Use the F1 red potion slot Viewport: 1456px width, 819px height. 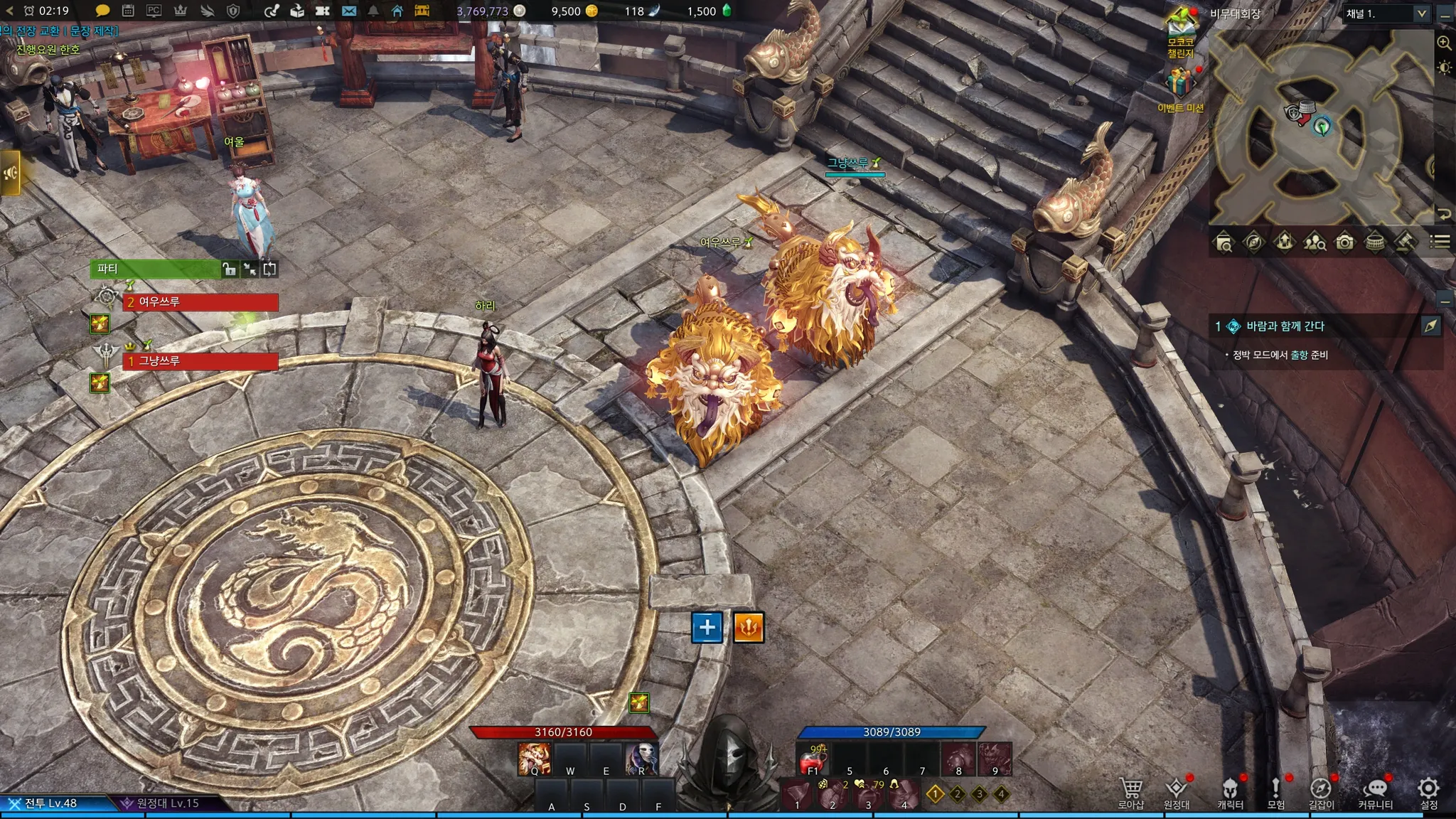(813, 761)
